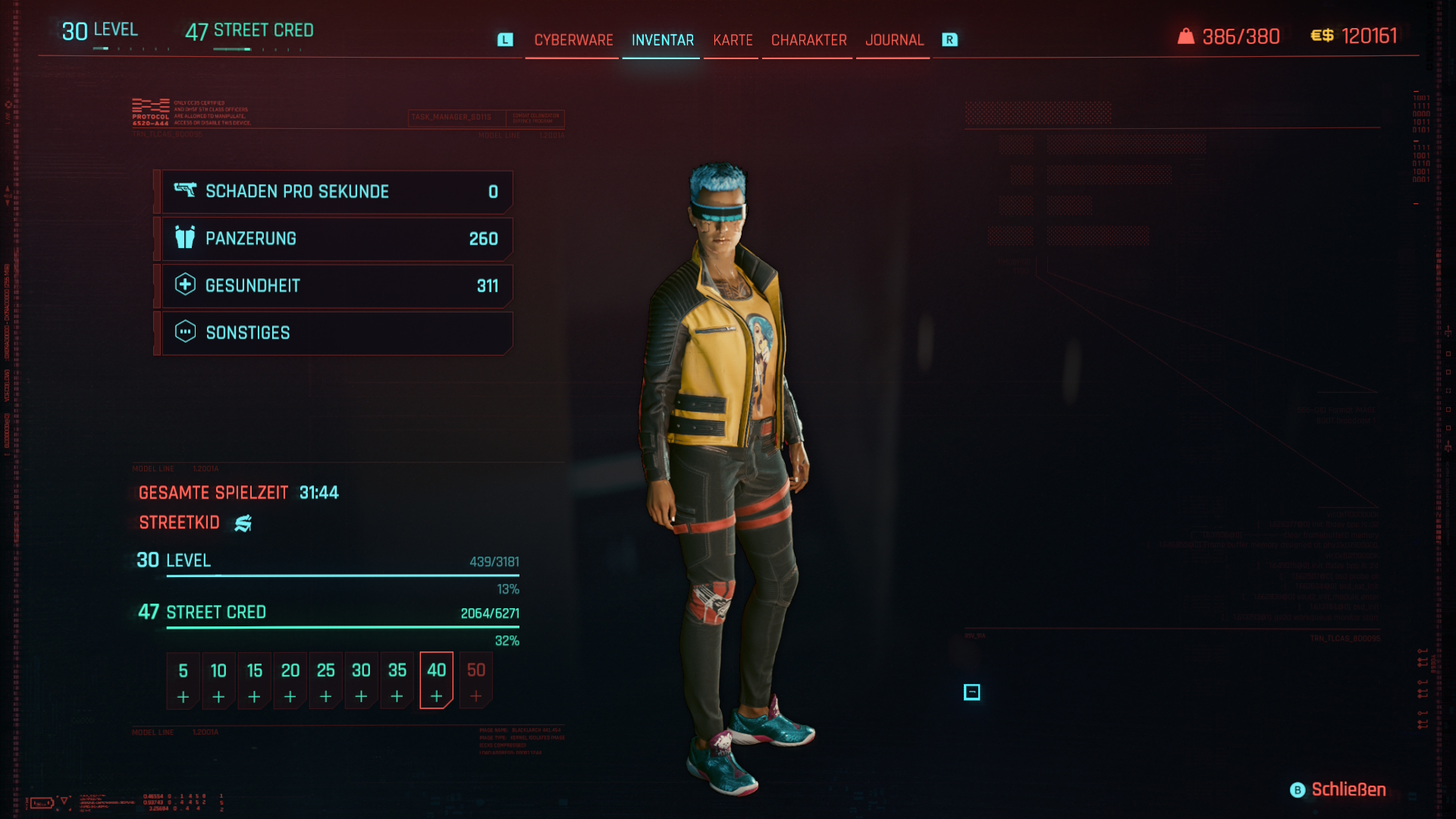This screenshot has width=1456, height=819.
Task: Click the Street Cred 15 reward tile
Action: pos(254,680)
